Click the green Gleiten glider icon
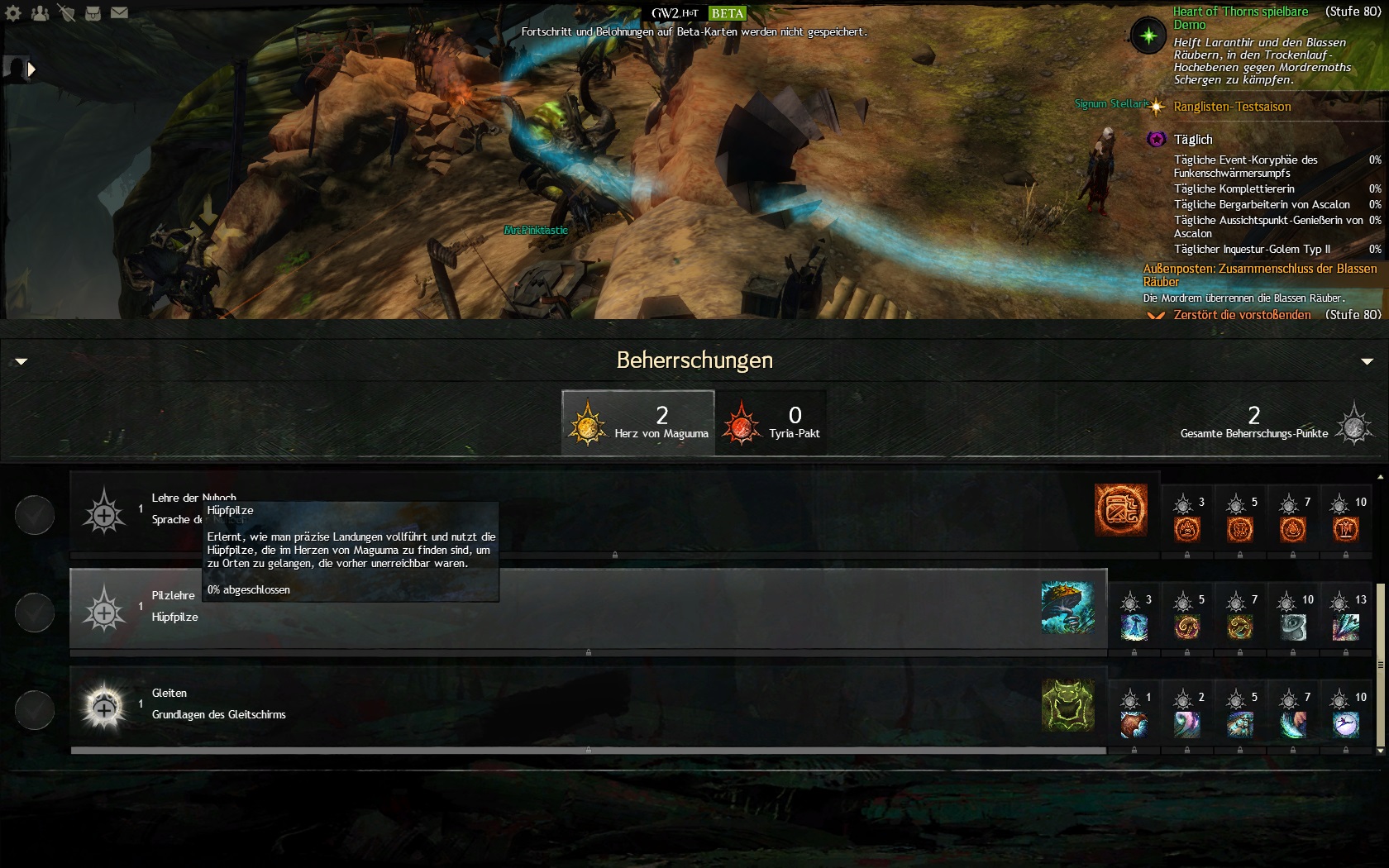This screenshot has width=1389, height=868. coord(1067,705)
